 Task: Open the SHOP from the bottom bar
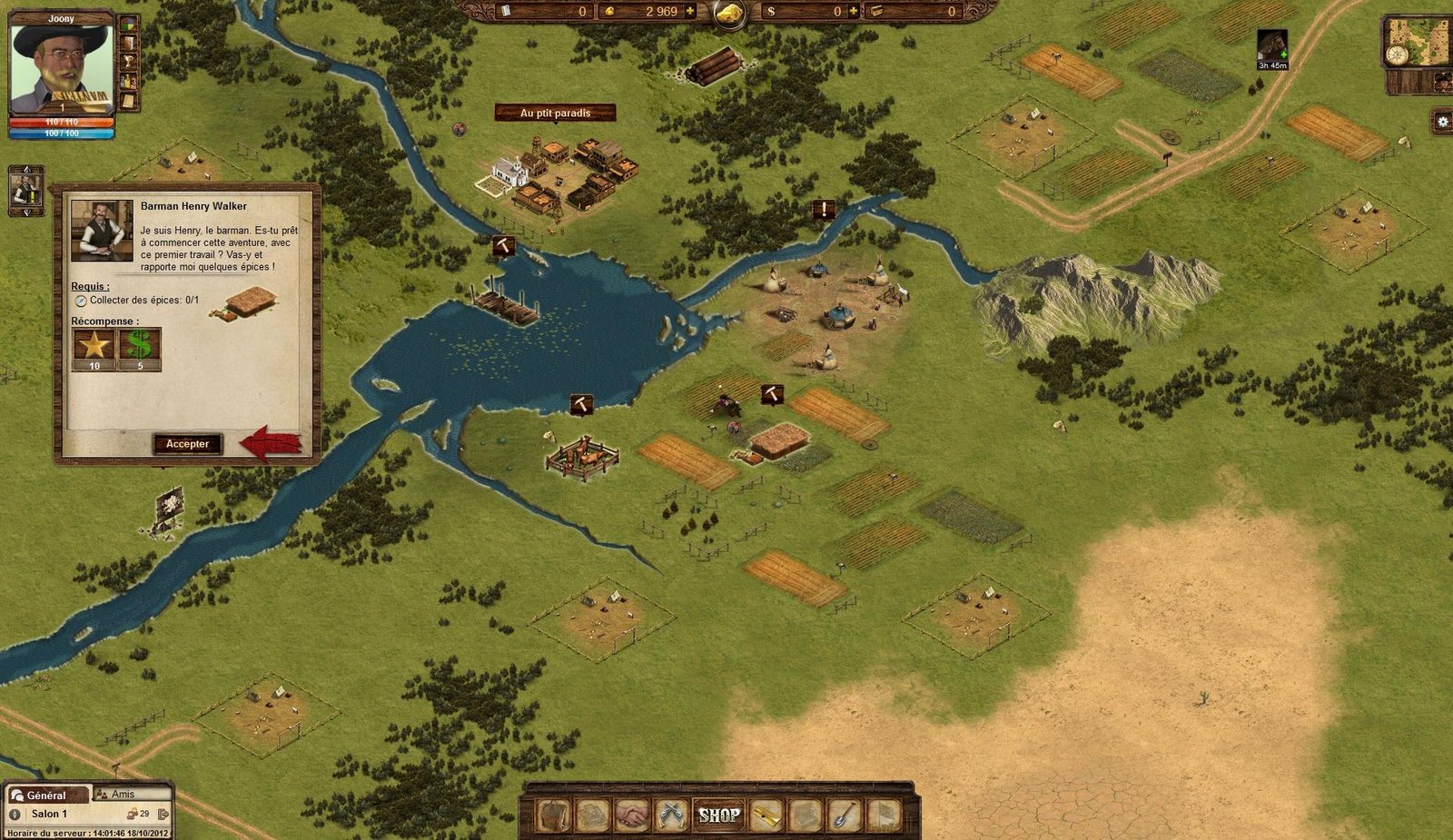tap(718, 815)
